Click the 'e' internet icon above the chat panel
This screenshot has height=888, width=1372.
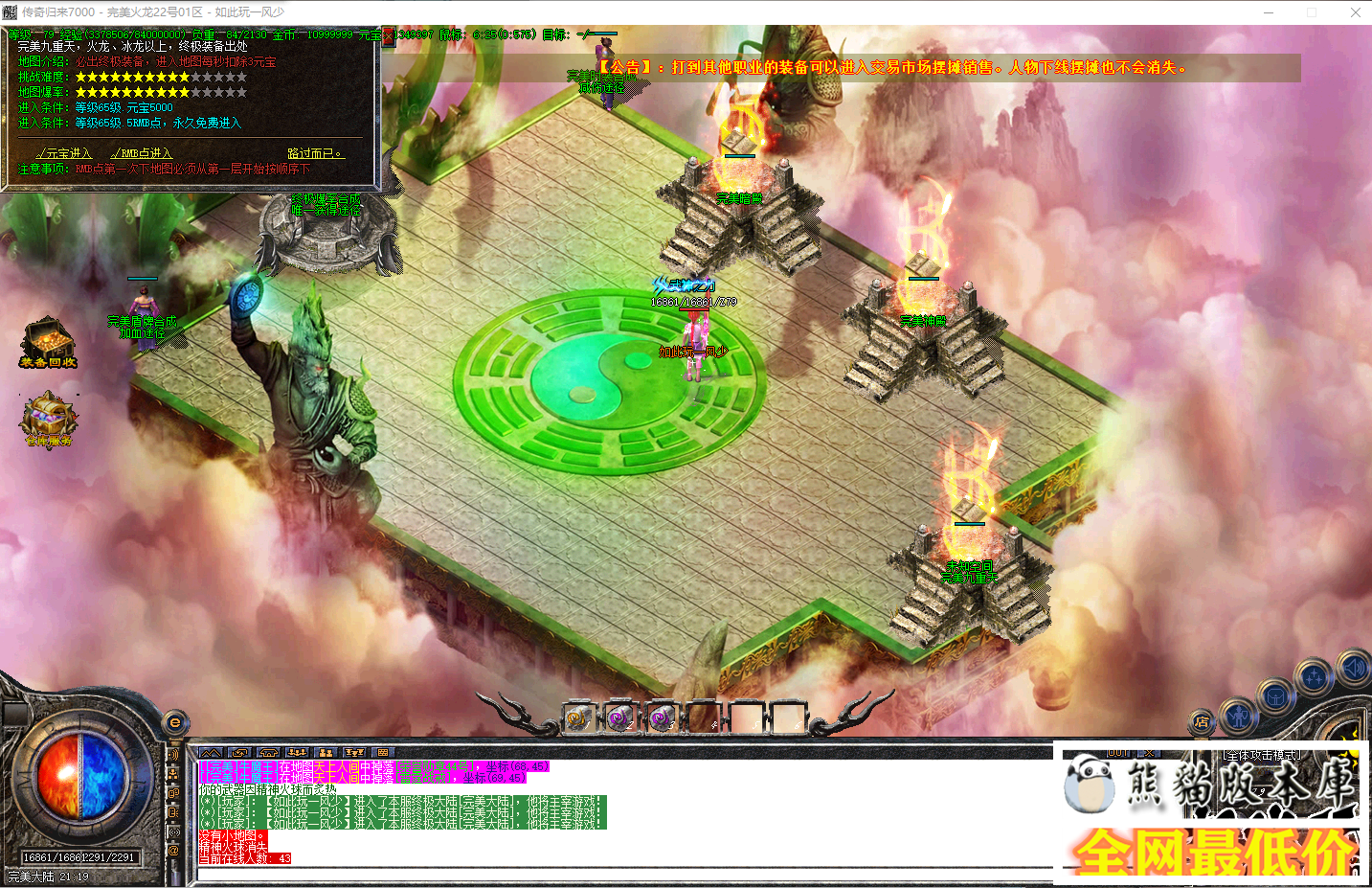coord(173,722)
